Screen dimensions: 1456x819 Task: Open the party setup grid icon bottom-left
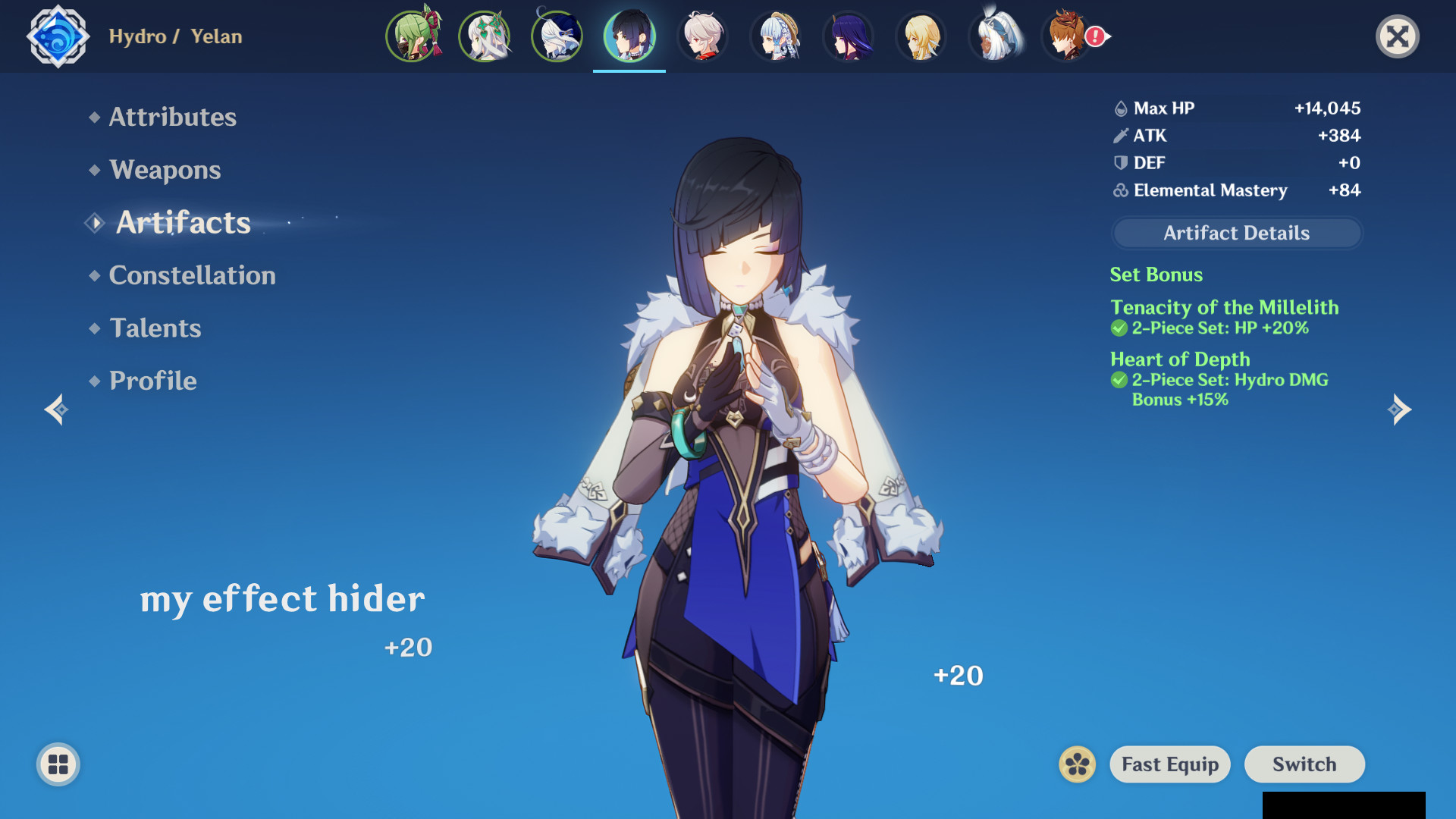(x=57, y=764)
